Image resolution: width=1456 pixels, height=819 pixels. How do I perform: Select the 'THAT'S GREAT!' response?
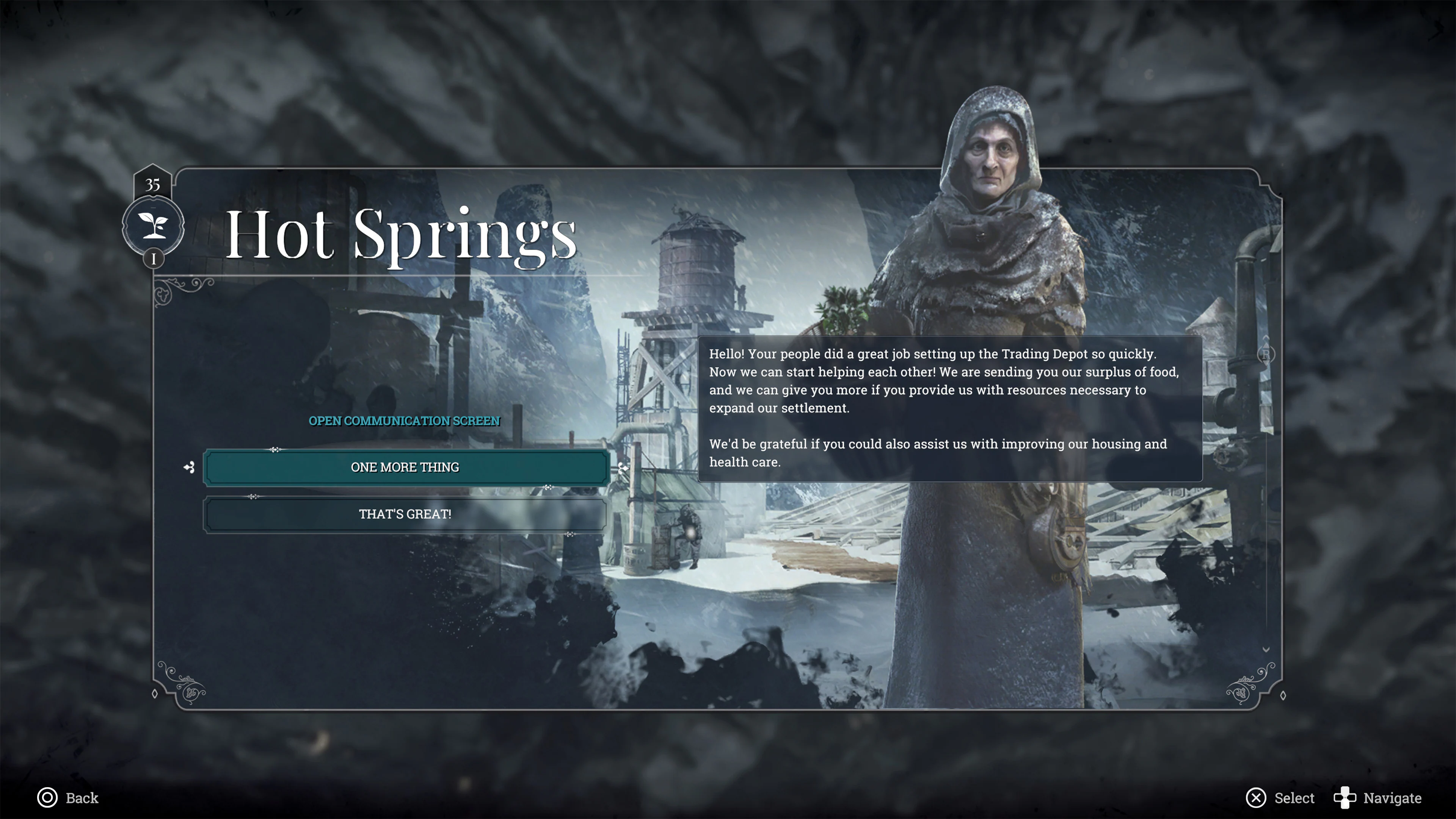pyautogui.click(x=405, y=515)
